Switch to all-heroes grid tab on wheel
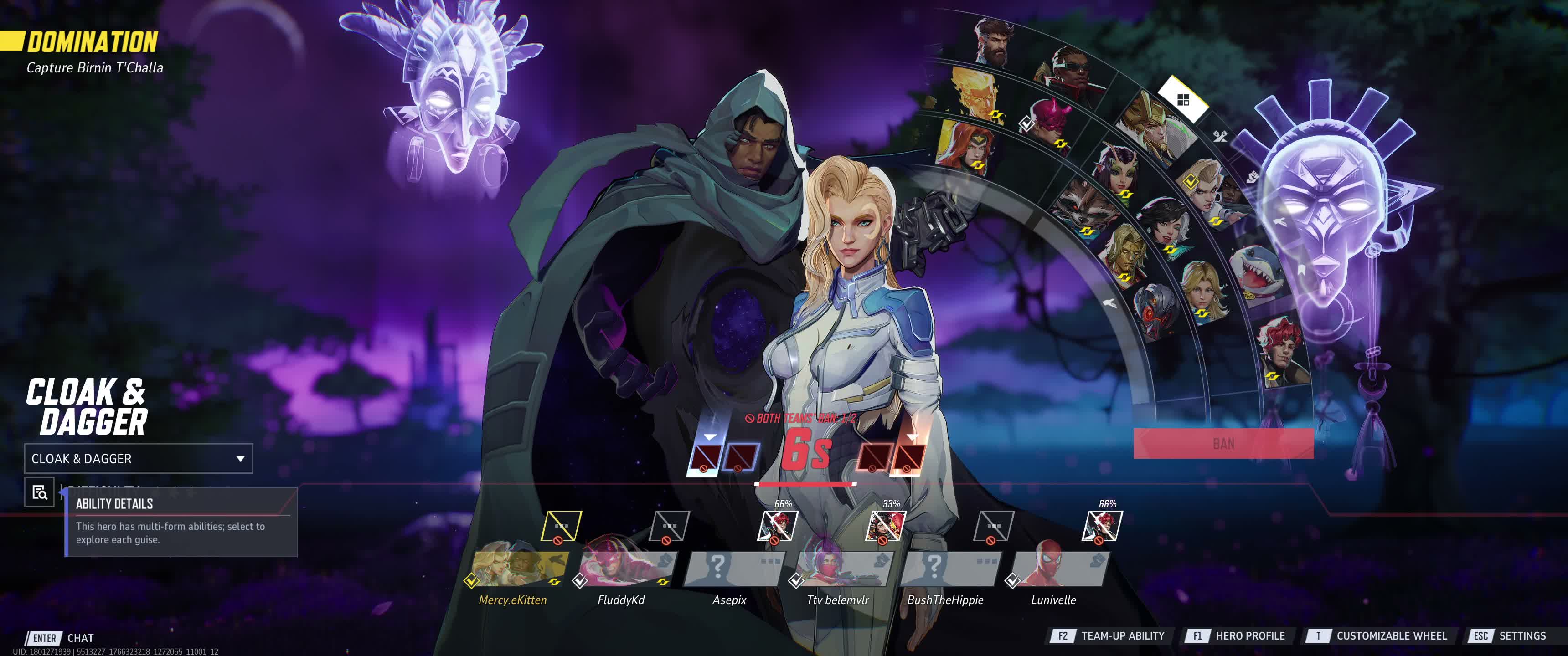The width and height of the screenshot is (1568, 656). (1183, 100)
